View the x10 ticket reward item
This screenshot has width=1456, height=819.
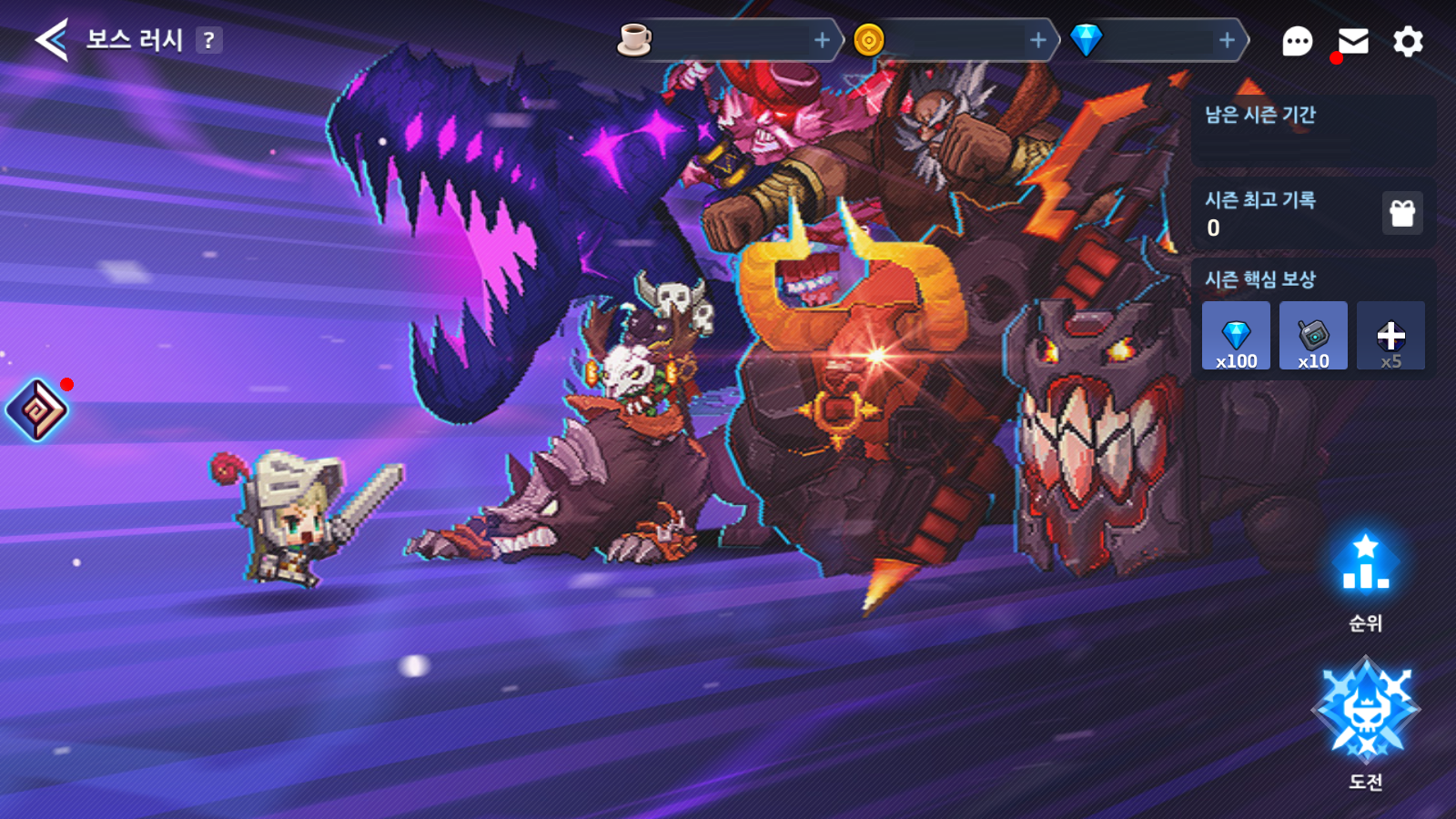coord(1313,336)
